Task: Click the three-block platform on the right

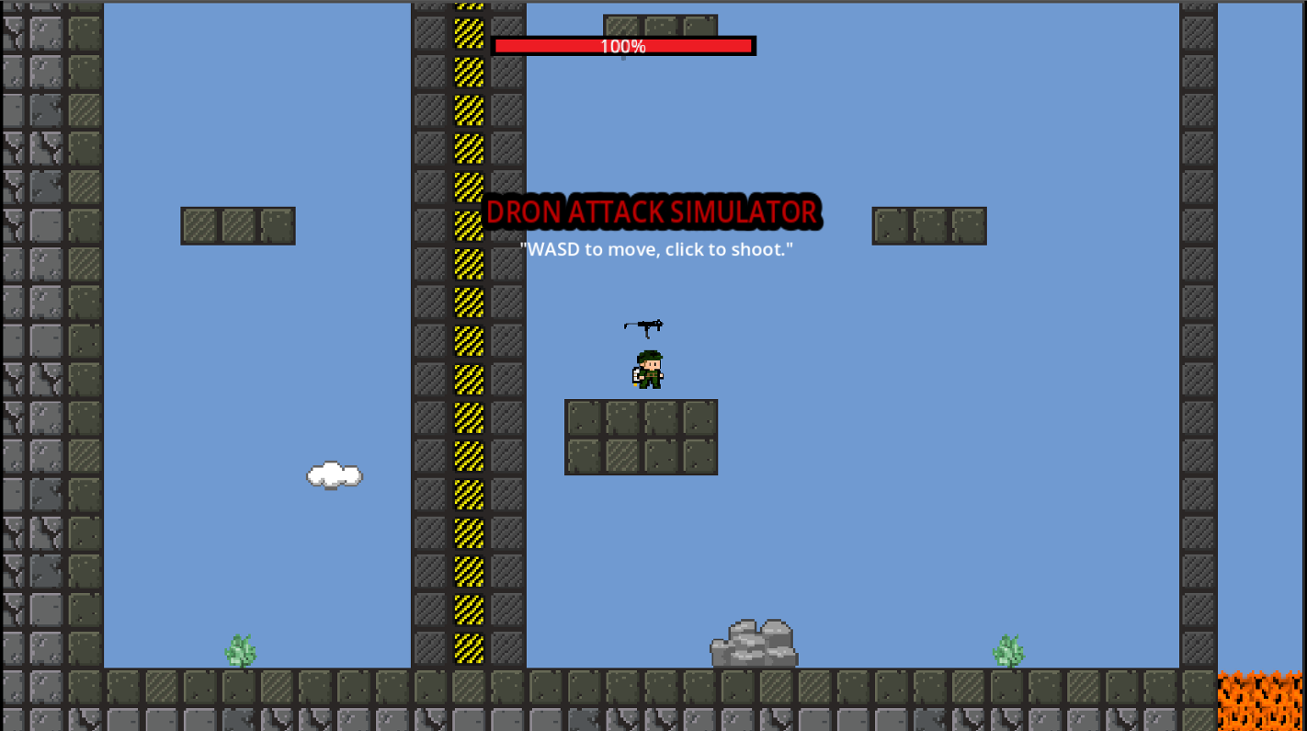Action: [928, 225]
